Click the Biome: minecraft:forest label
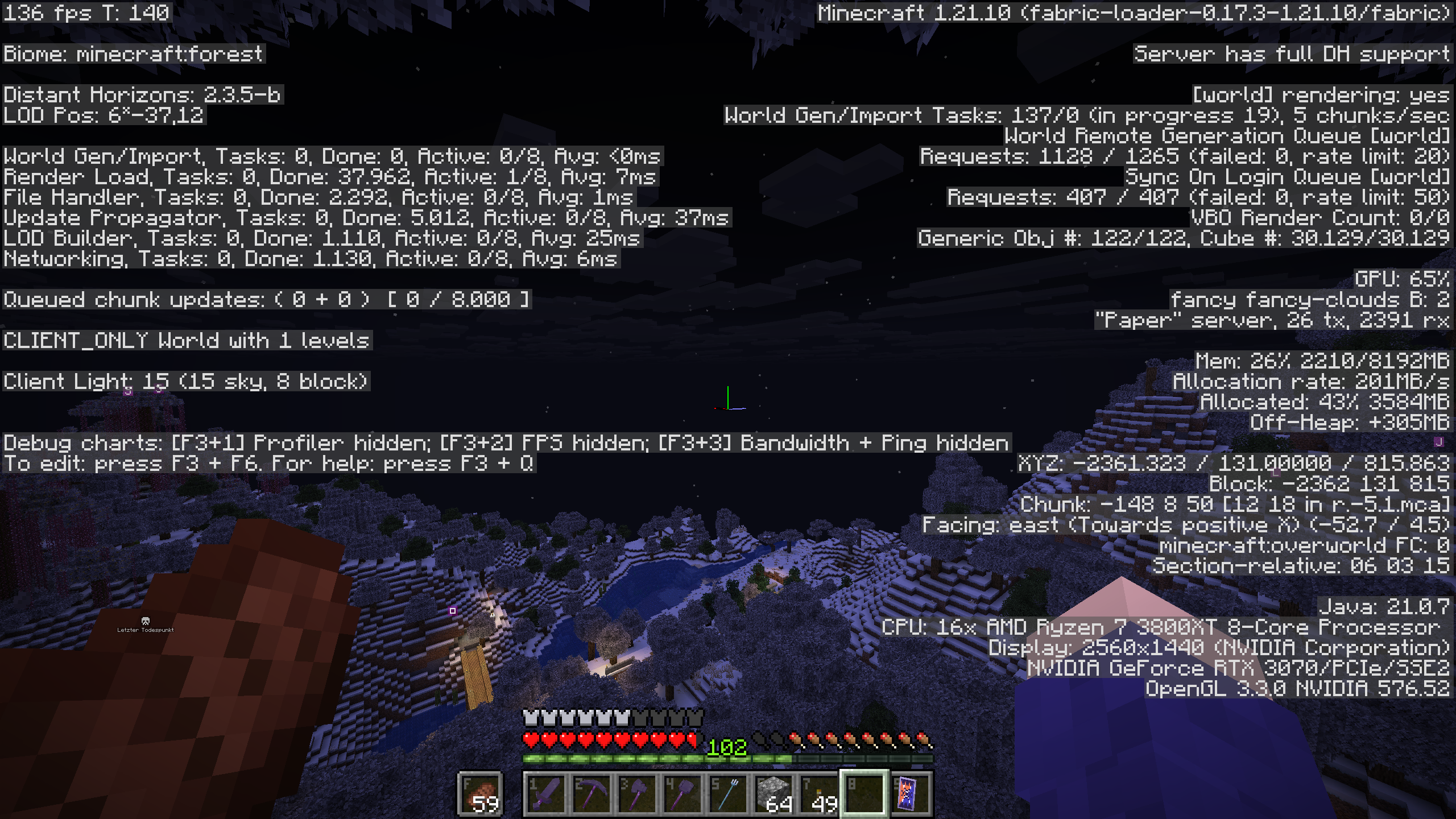The width and height of the screenshot is (1456, 819). click(134, 54)
